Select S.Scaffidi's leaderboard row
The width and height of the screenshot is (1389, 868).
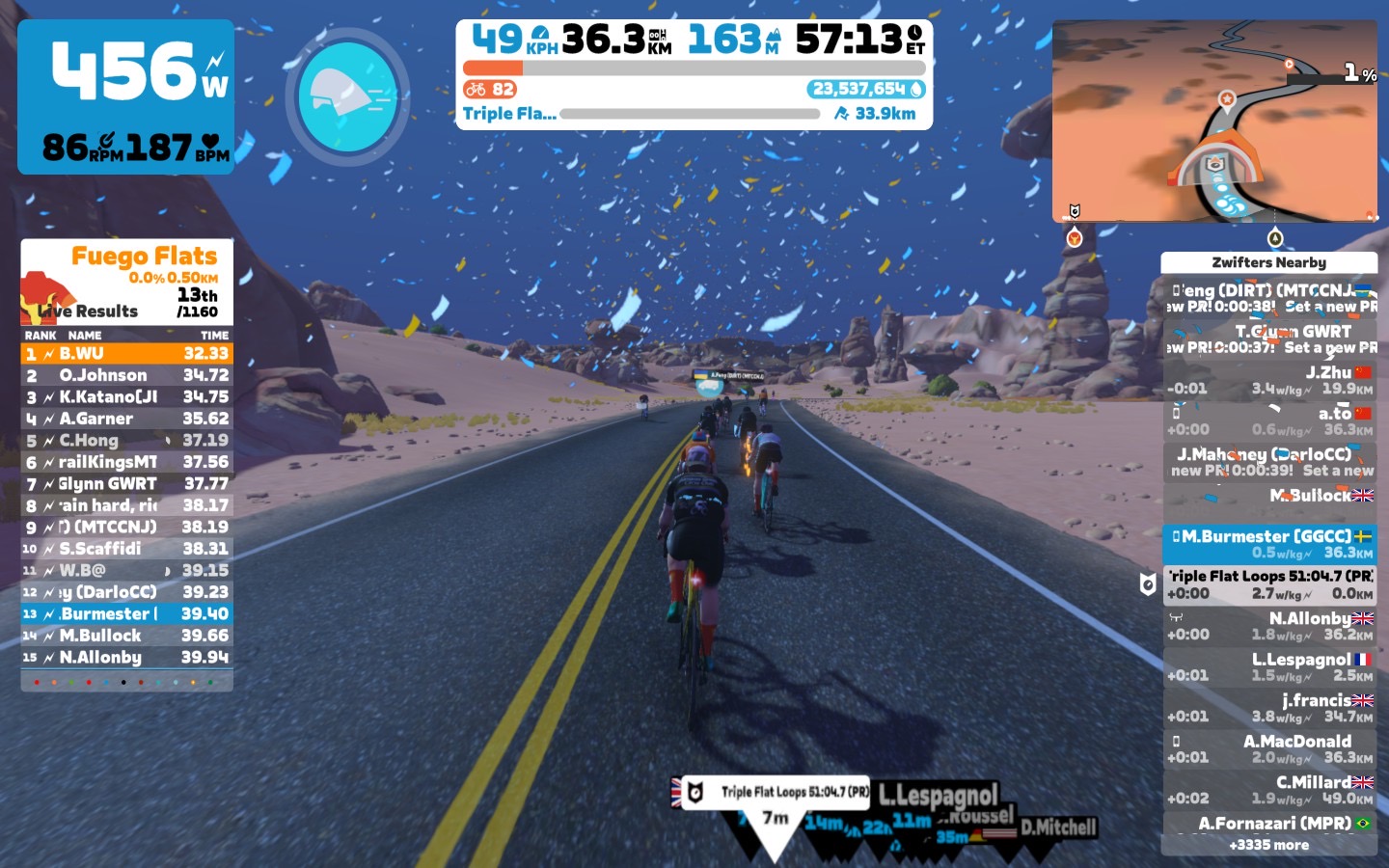pos(127,549)
